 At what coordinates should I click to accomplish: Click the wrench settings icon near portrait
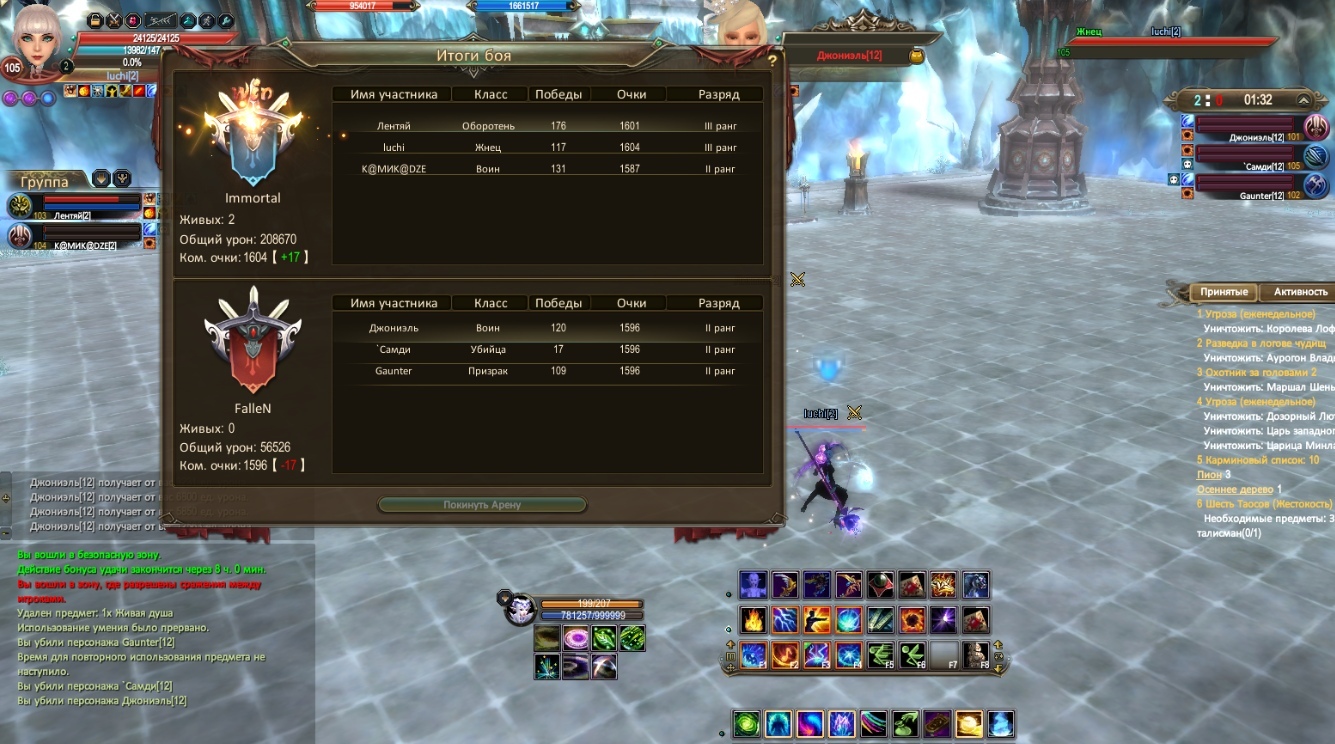226,20
